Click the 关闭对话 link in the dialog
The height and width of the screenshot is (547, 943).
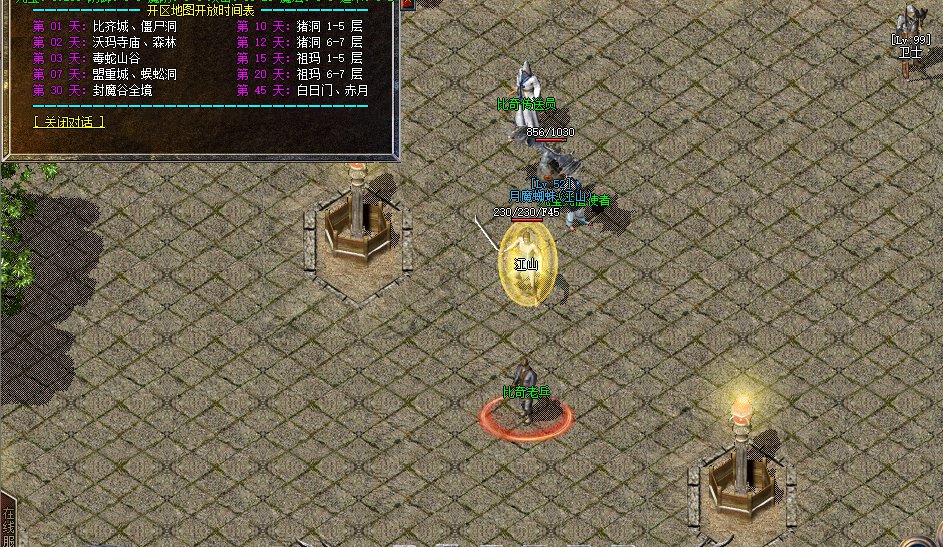coord(68,122)
